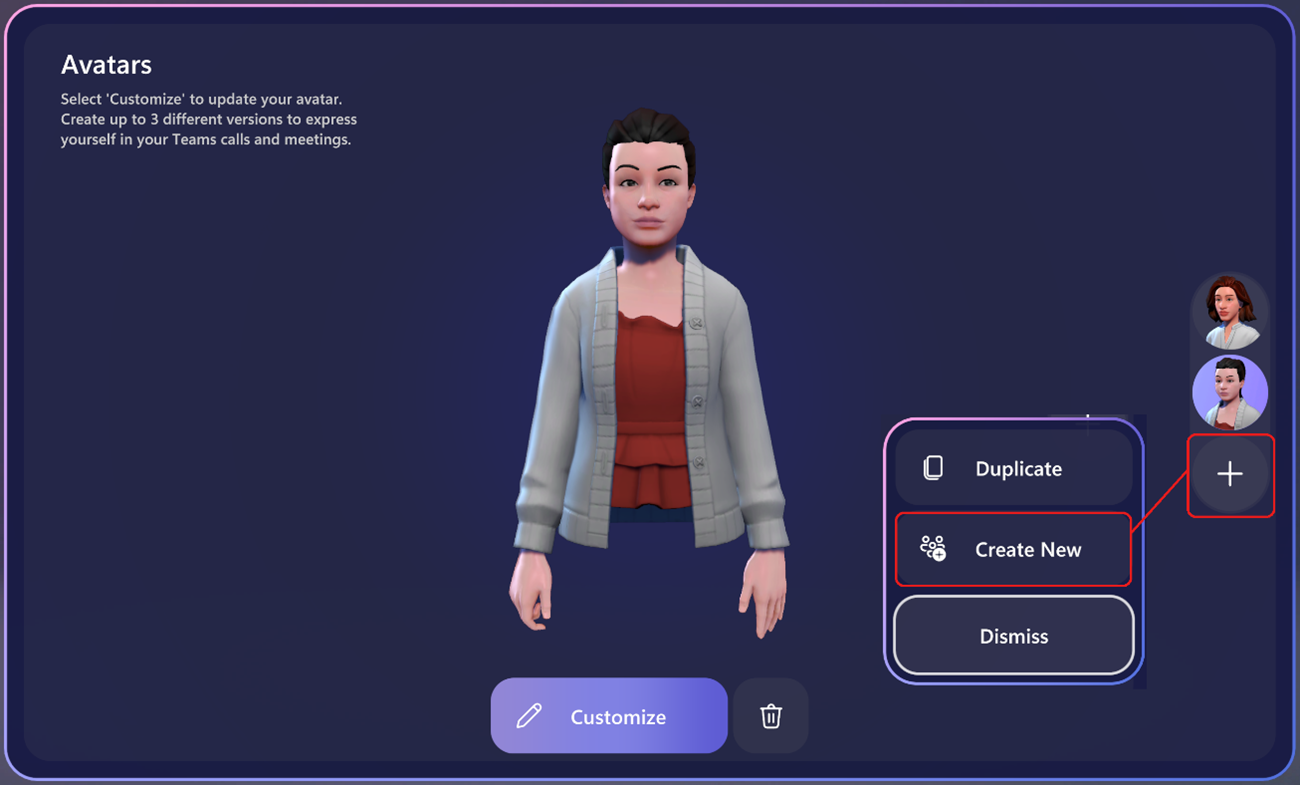Delete the current avatar using trash icon
Image resolution: width=1300 pixels, height=785 pixels.
click(x=771, y=716)
